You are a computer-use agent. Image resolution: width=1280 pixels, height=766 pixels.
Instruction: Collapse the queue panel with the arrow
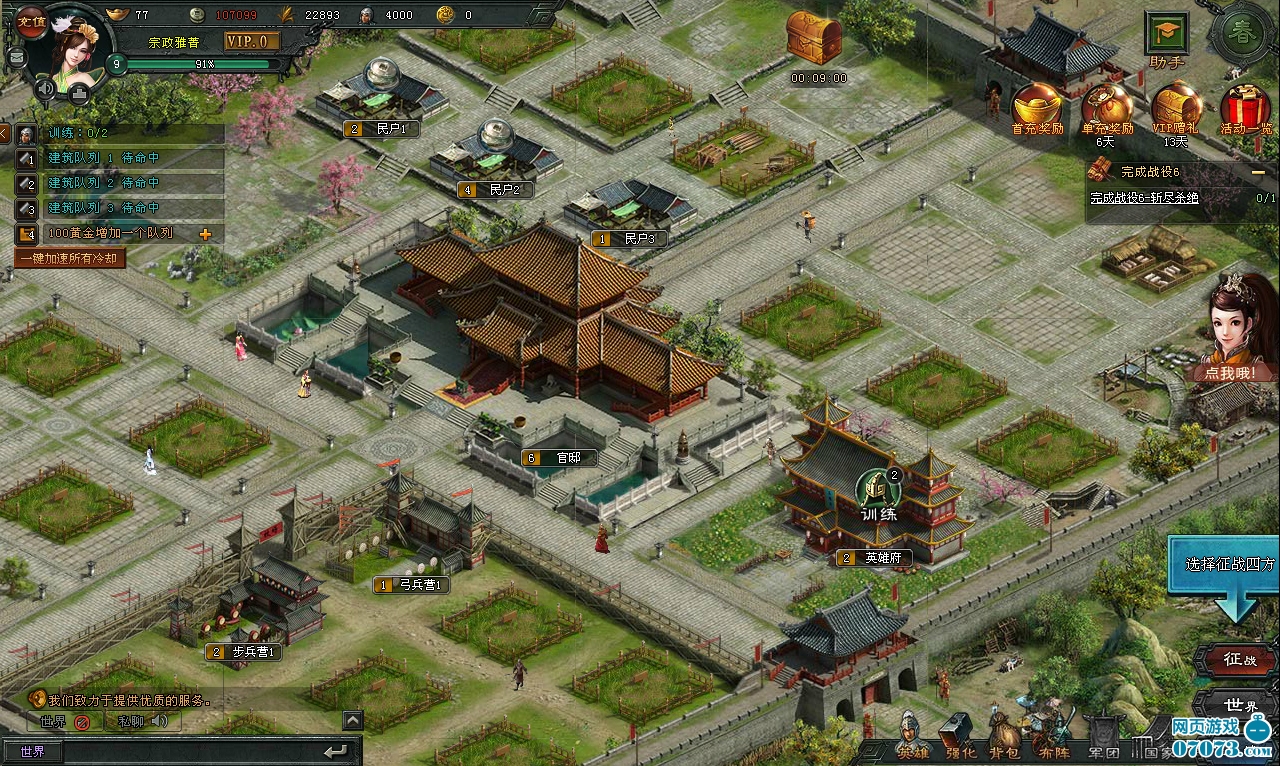click(x=5, y=133)
